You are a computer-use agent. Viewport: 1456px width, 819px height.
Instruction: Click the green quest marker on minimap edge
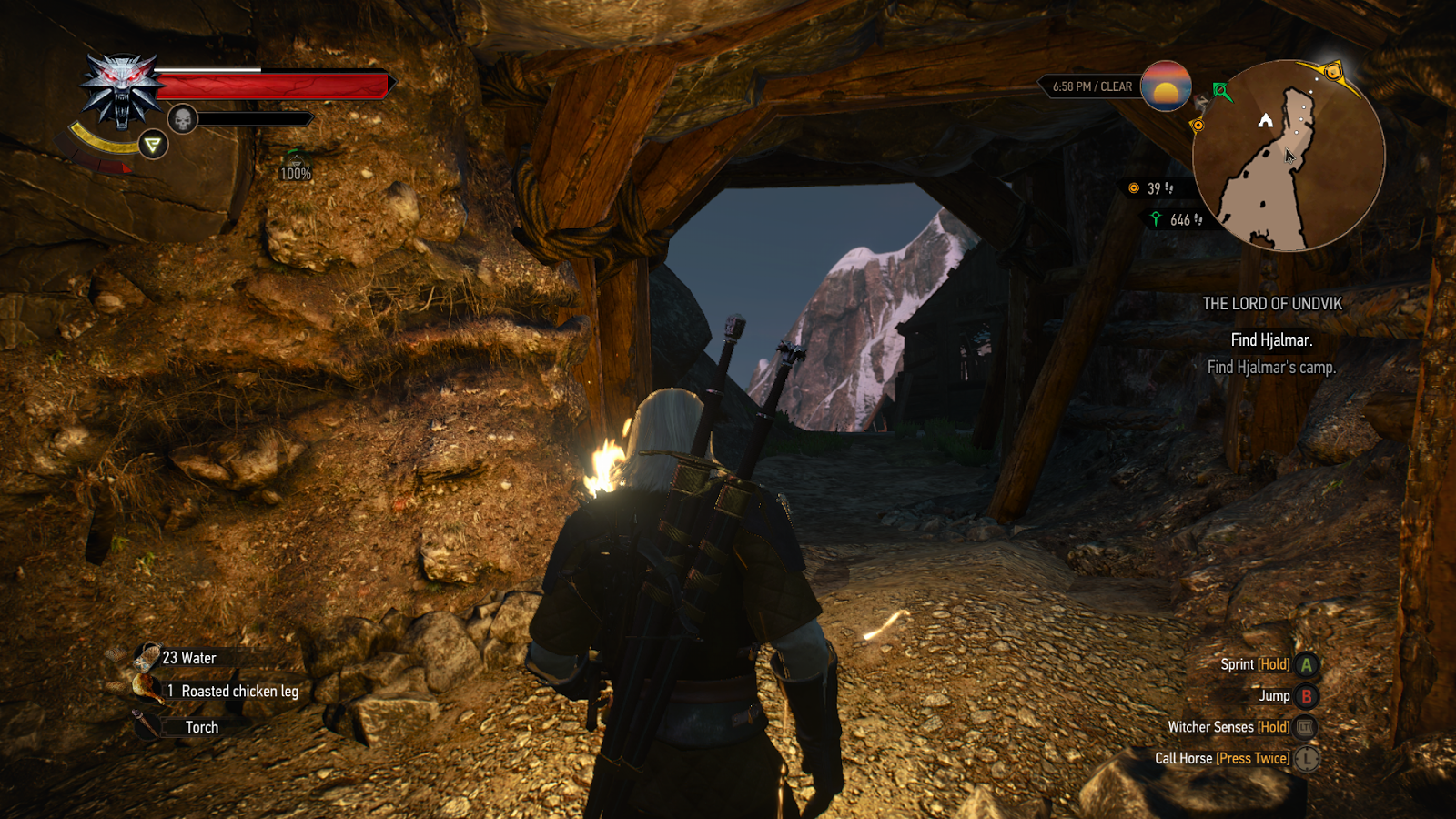click(x=1222, y=91)
